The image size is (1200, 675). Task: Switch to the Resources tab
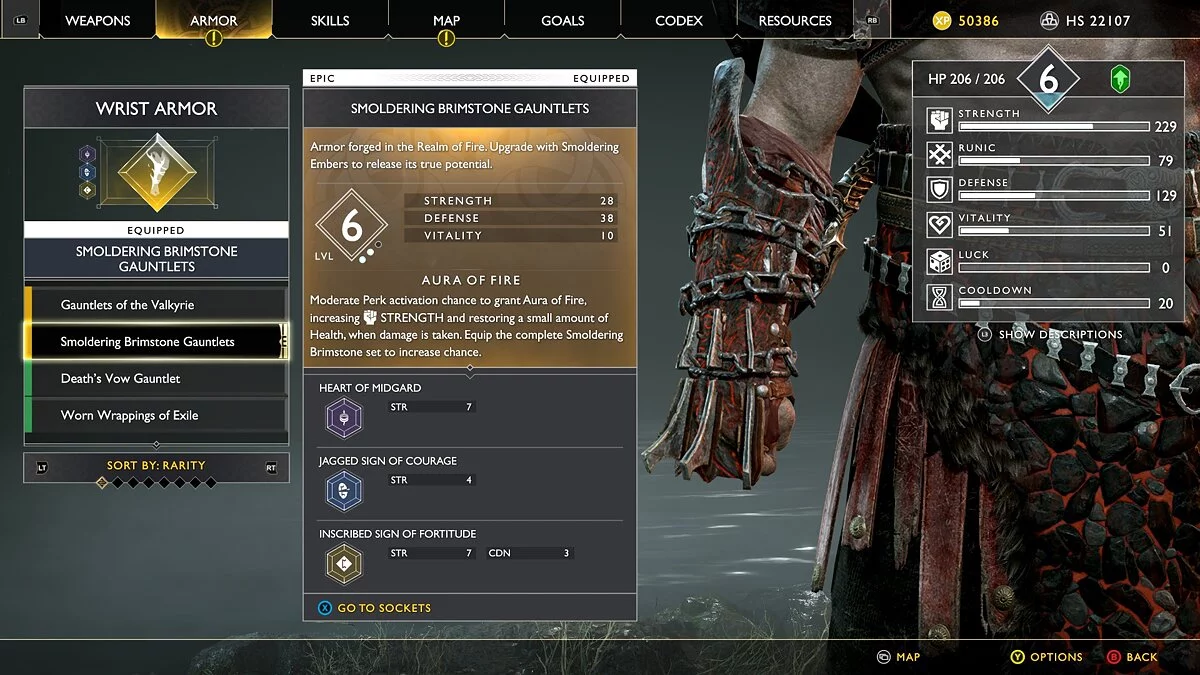click(796, 20)
